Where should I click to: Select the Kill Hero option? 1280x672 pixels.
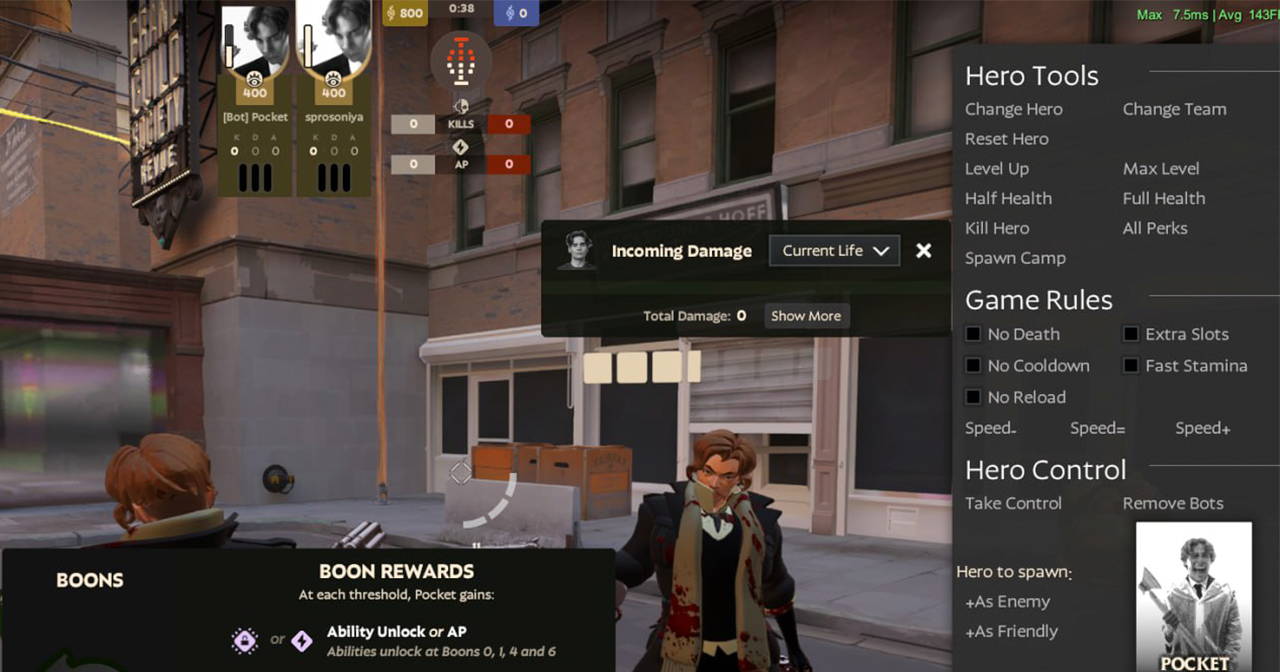[996, 228]
